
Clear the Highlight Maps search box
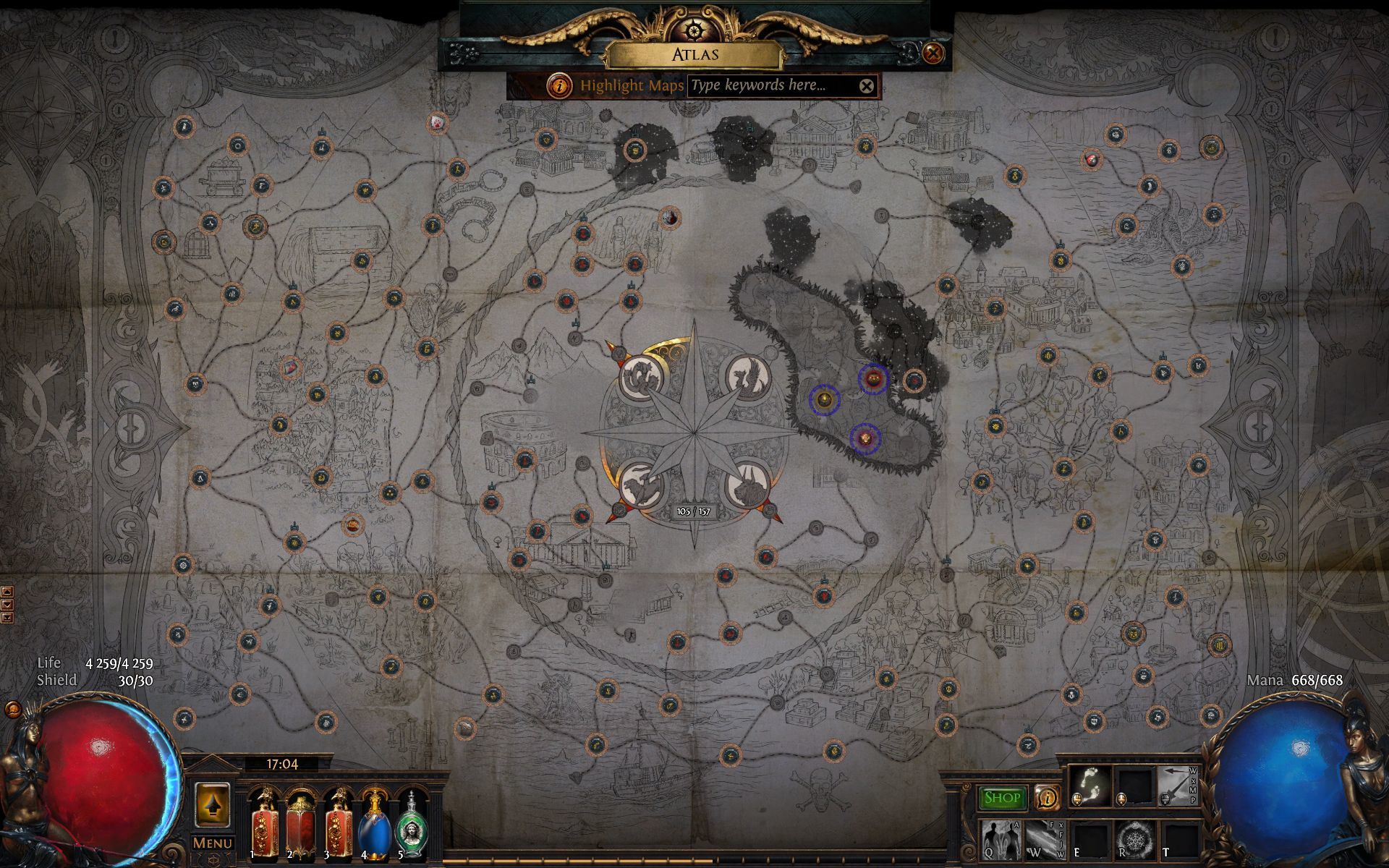click(866, 87)
